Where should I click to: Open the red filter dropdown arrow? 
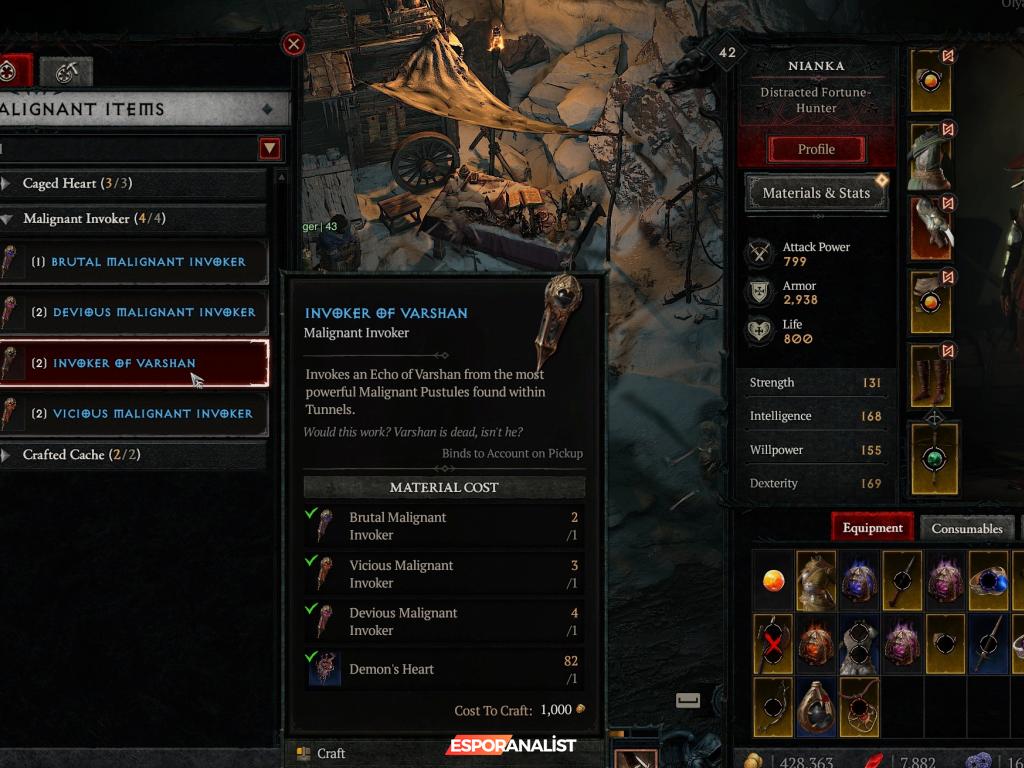(x=269, y=149)
